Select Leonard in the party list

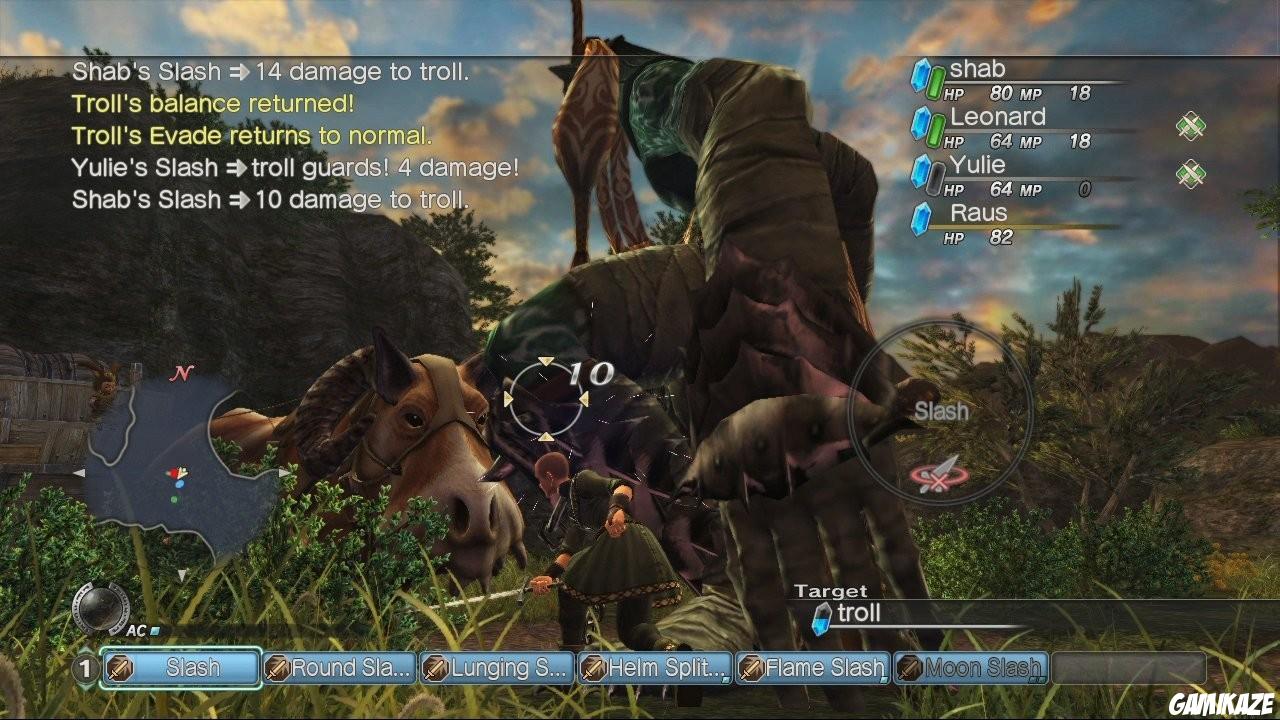click(x=997, y=117)
